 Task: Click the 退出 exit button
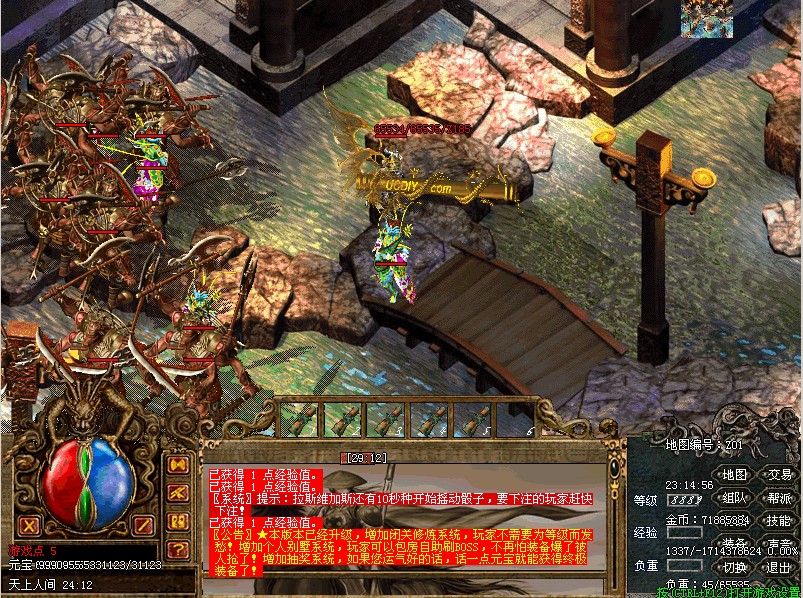pyautogui.click(x=780, y=567)
